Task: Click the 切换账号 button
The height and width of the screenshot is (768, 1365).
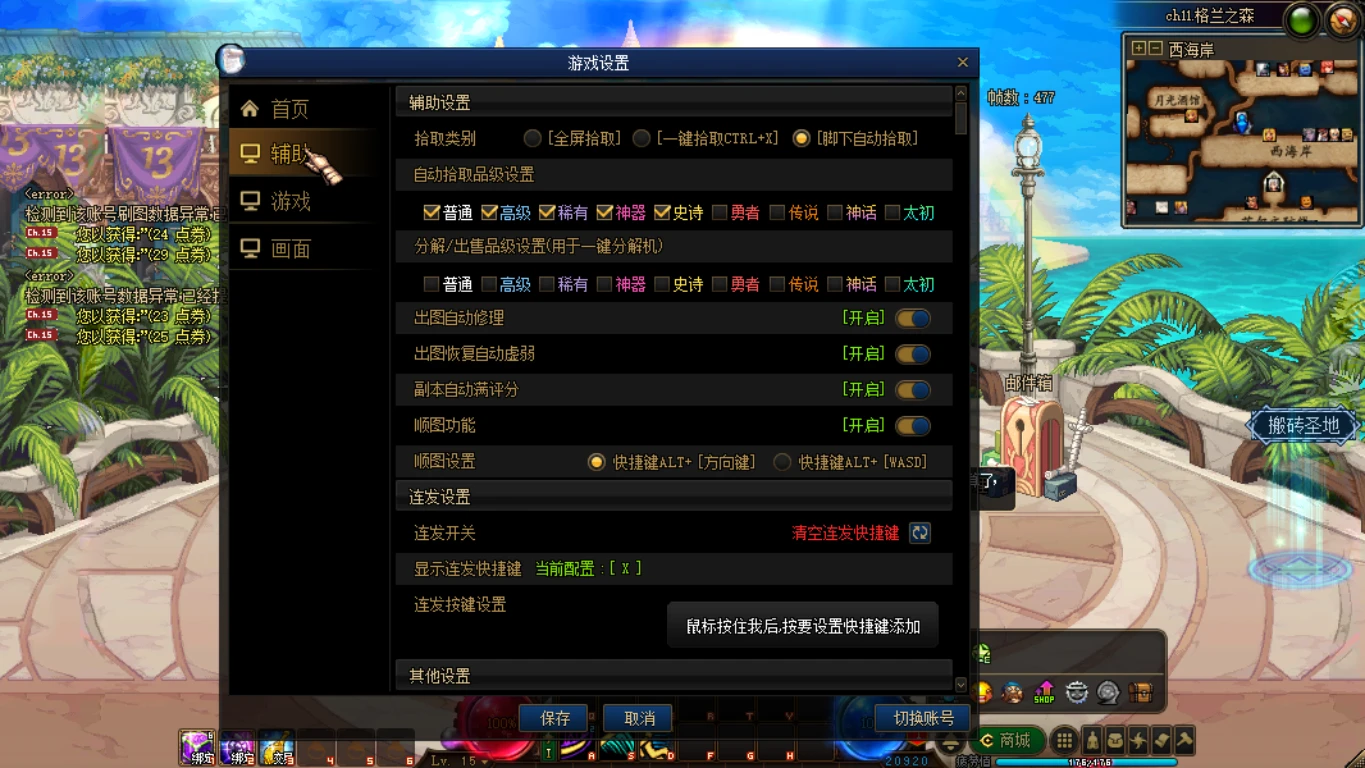Action: (x=922, y=718)
